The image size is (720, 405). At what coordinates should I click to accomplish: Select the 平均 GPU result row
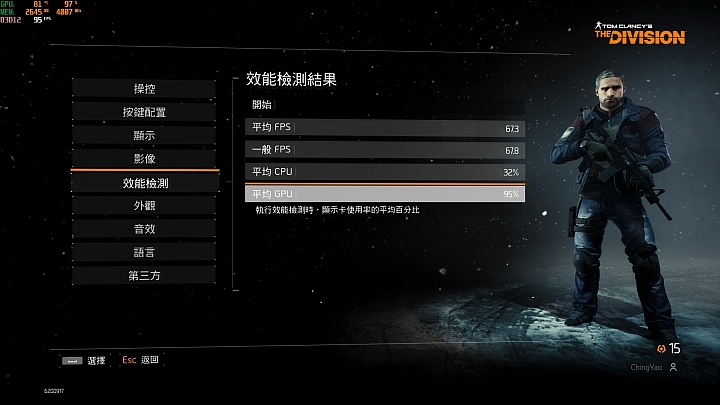click(384, 193)
